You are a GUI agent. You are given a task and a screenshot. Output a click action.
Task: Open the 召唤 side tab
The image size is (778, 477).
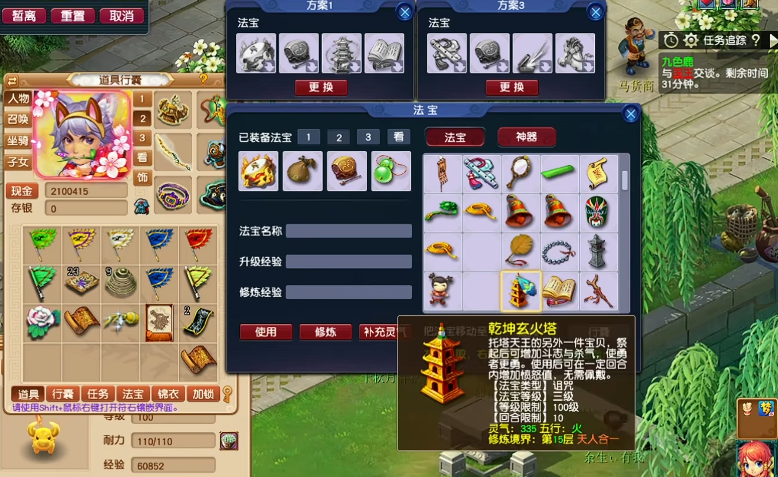pyautogui.click(x=17, y=119)
